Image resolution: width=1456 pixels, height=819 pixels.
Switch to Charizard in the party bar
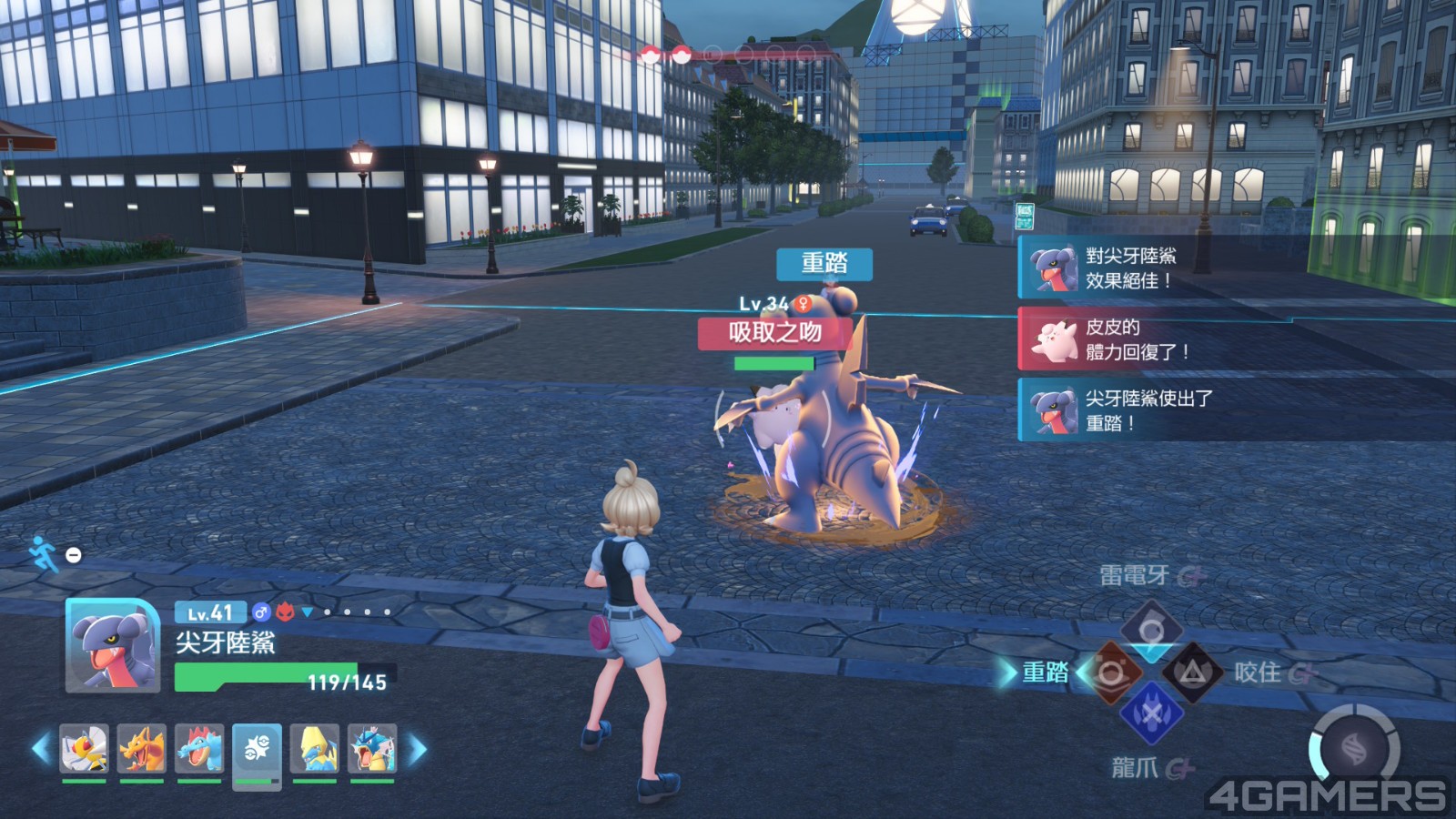coord(141,749)
